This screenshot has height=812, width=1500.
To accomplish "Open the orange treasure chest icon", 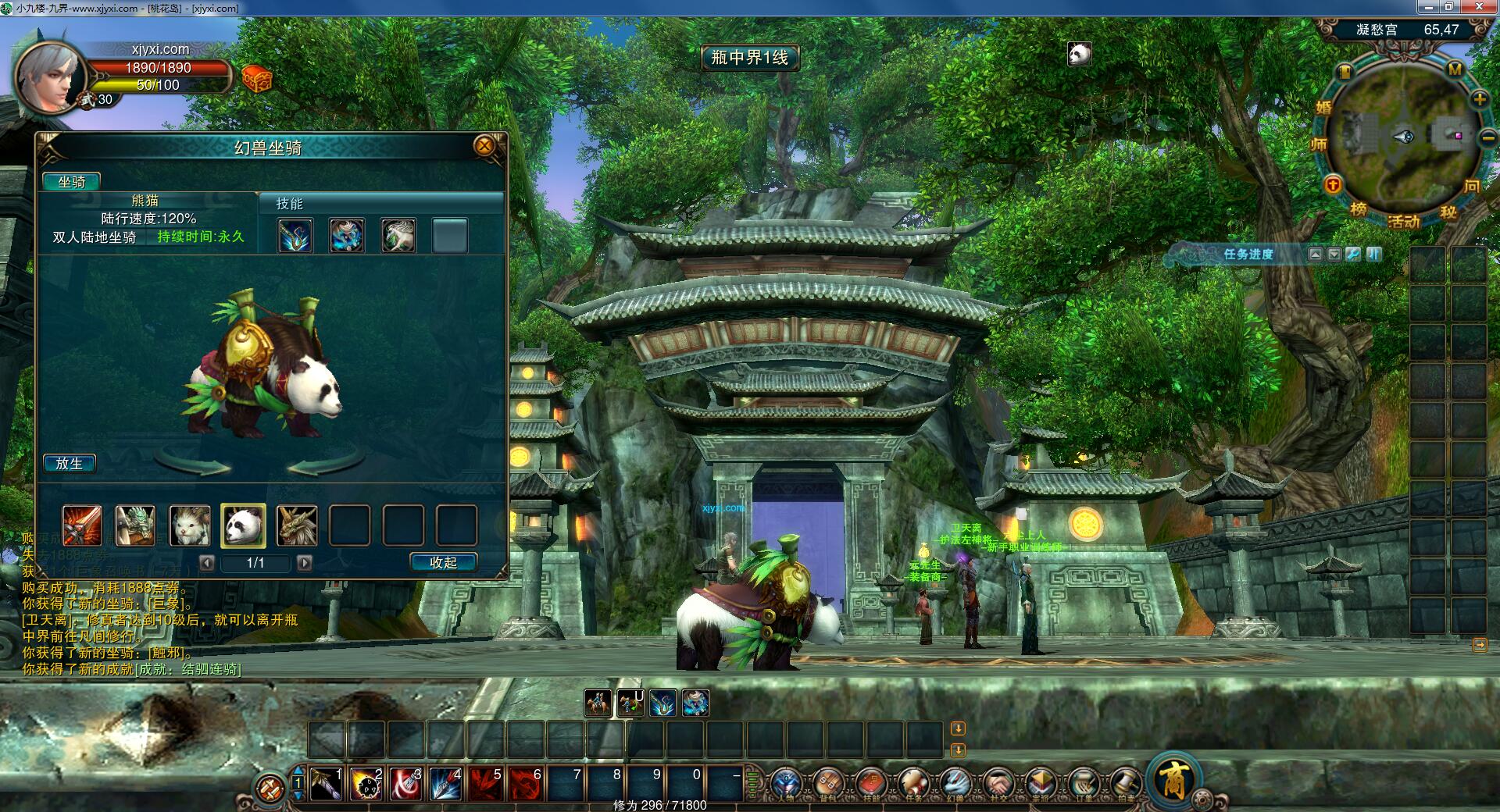I will pos(256,79).
